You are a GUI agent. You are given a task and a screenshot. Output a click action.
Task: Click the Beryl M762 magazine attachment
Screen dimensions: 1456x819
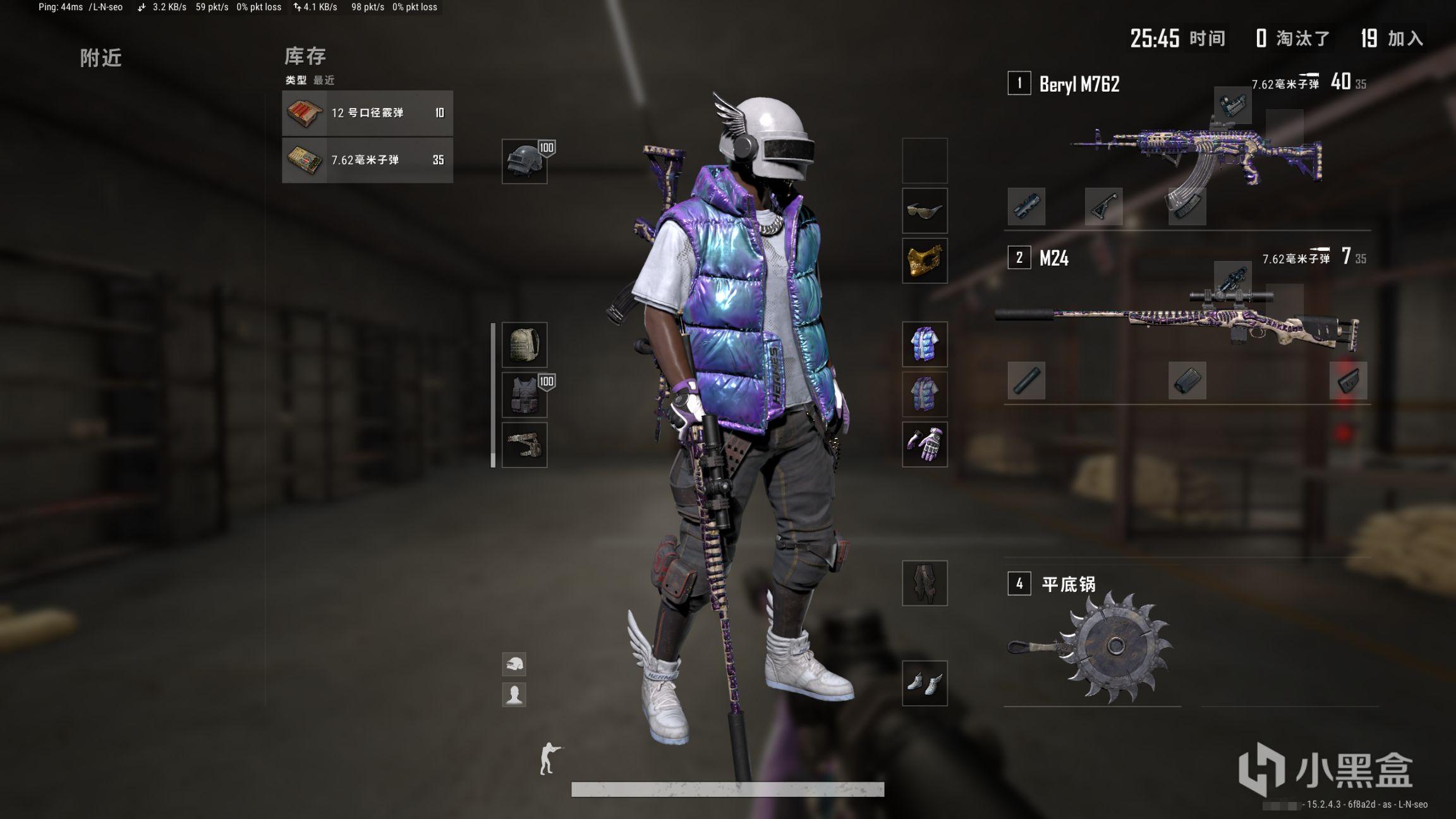[x=1187, y=207]
